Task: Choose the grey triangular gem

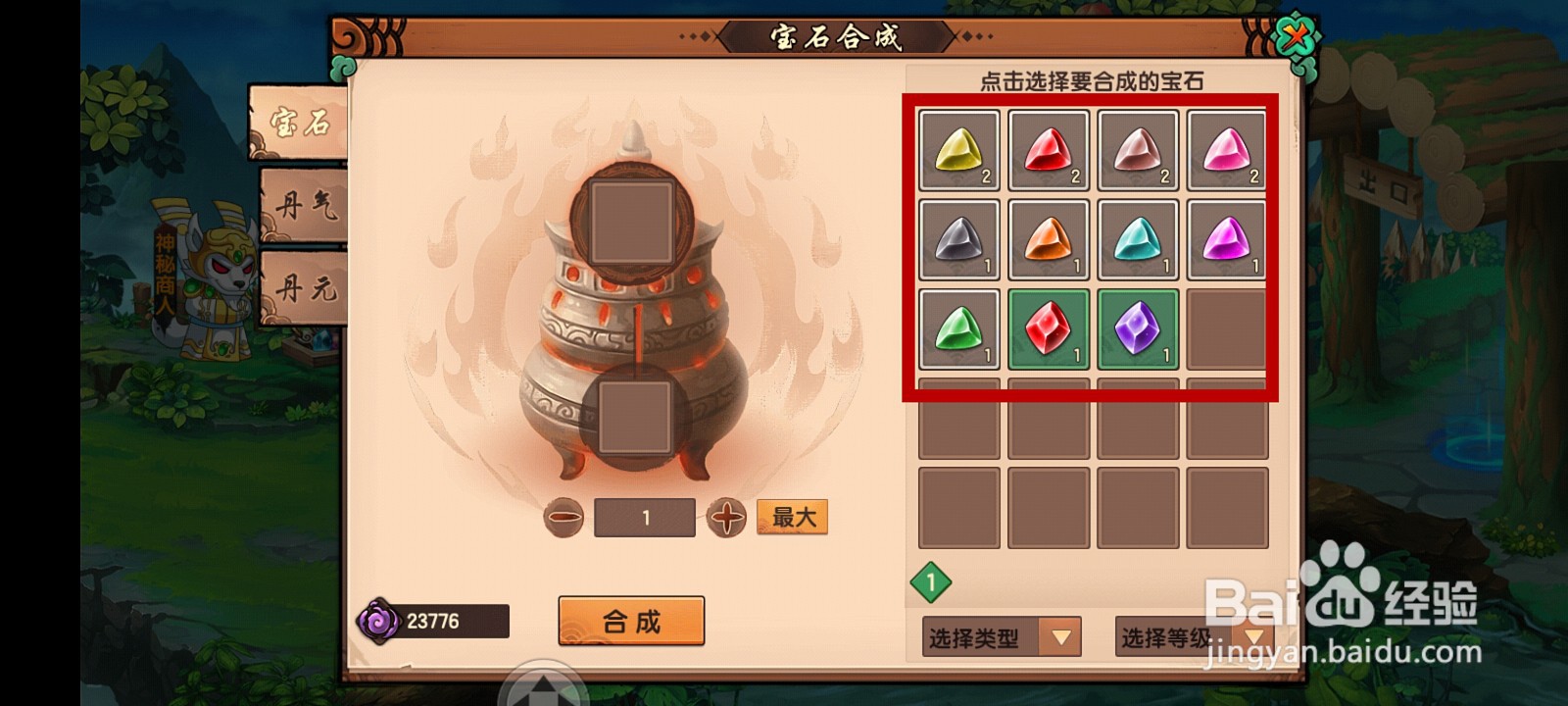Action: 959,239
